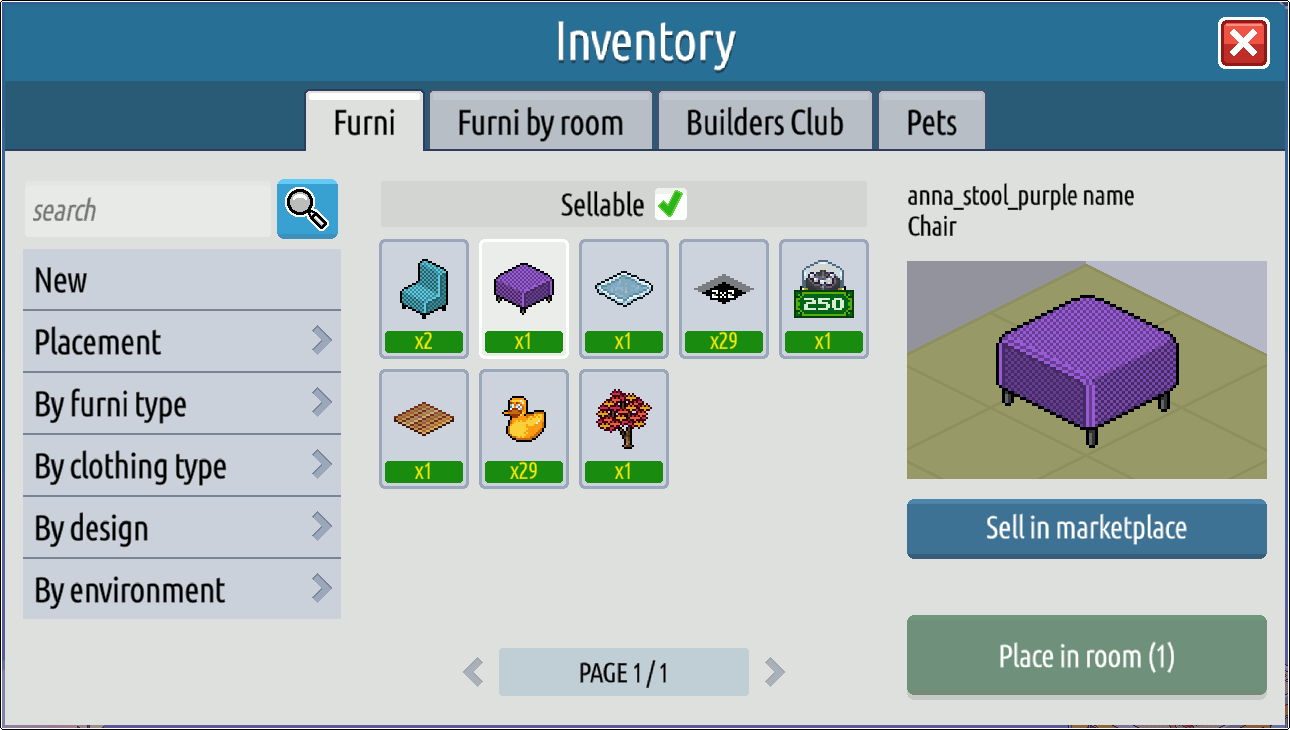Pick the autumn red tree item
The height and width of the screenshot is (730, 1290).
pyautogui.click(x=624, y=428)
